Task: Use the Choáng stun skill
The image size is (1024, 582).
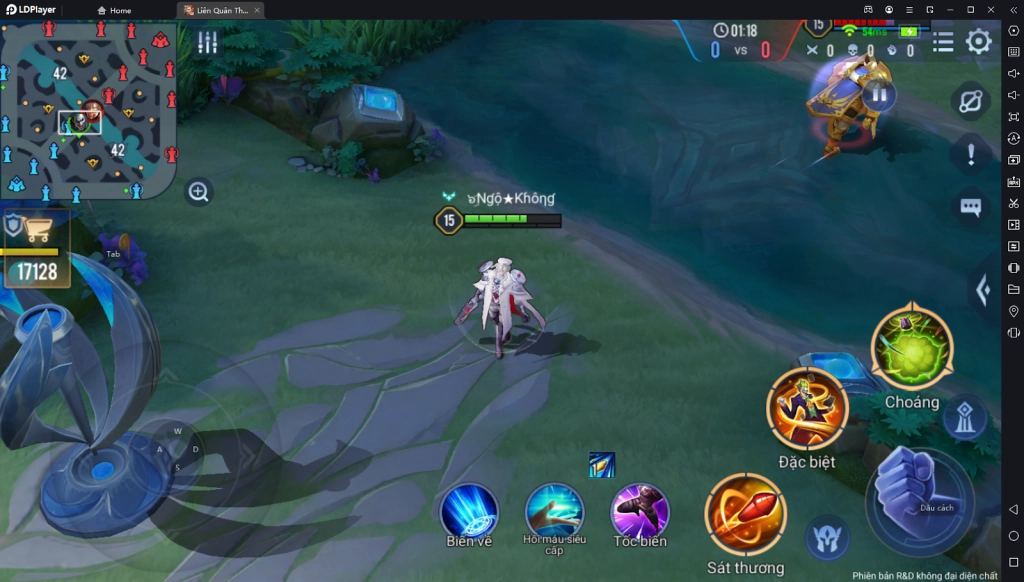Action: (911, 347)
